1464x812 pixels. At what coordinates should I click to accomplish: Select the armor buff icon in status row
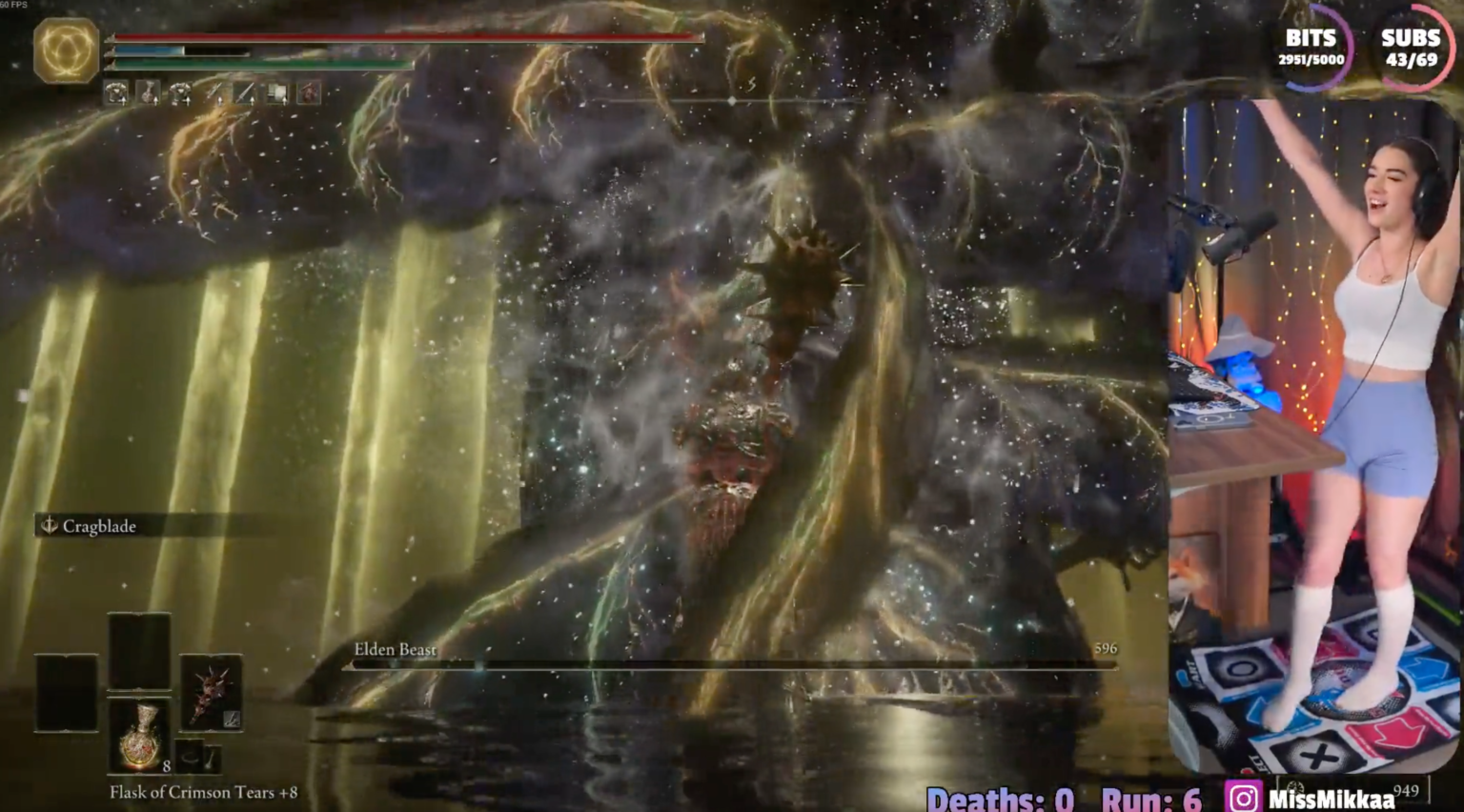116,92
